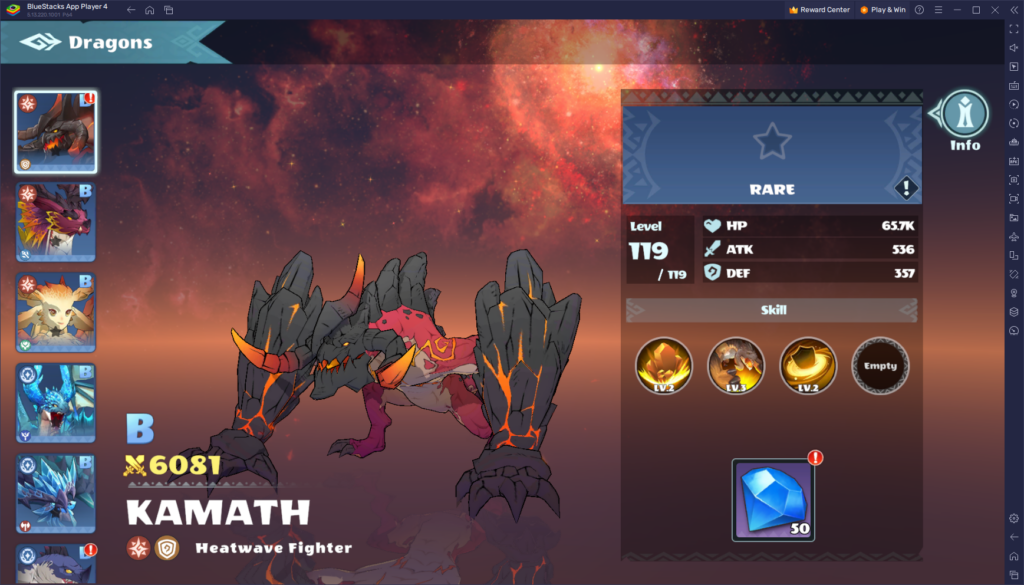
Task: Choose the purple horned dragon portrait
Action: tap(56, 222)
